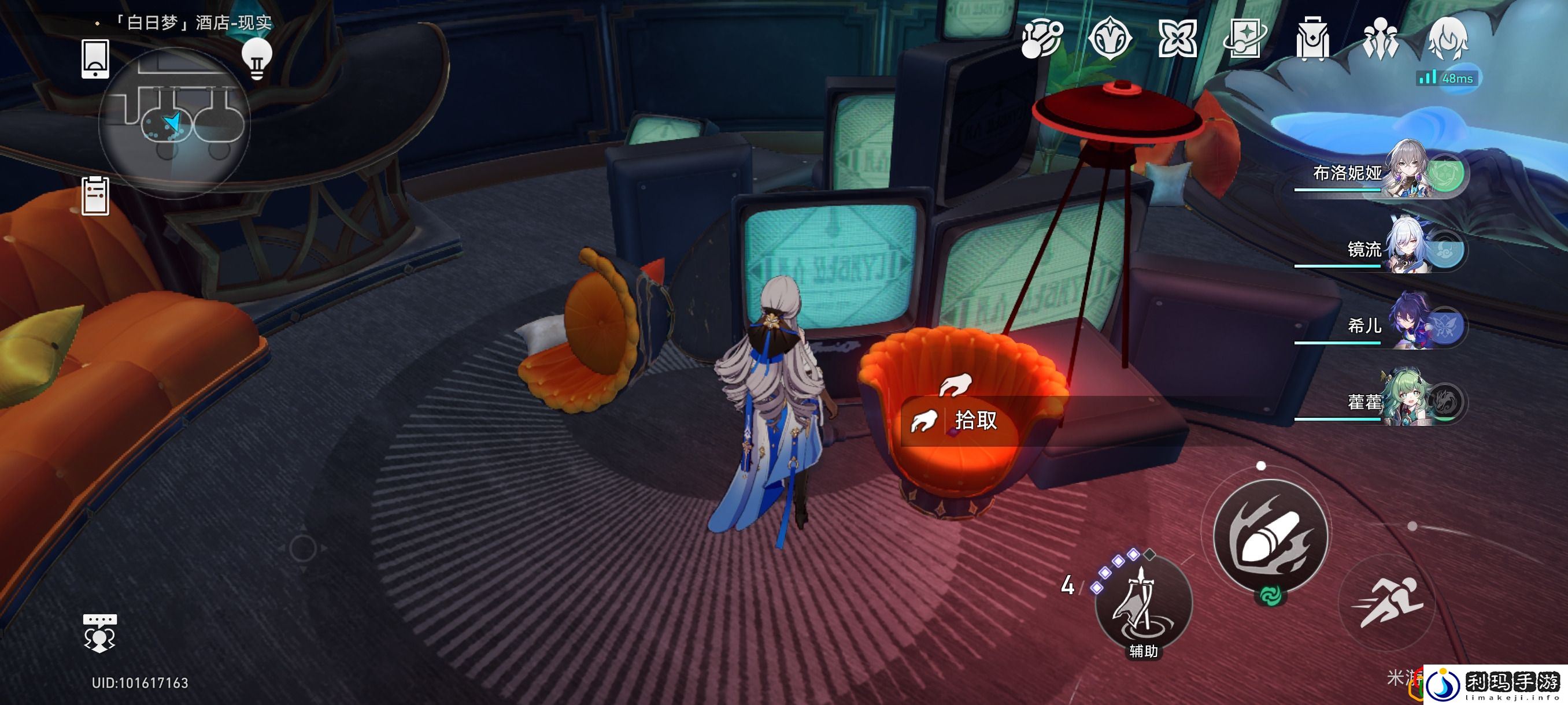Open the orbiting planets icon
This screenshot has height=705, width=1568.
click(1041, 39)
